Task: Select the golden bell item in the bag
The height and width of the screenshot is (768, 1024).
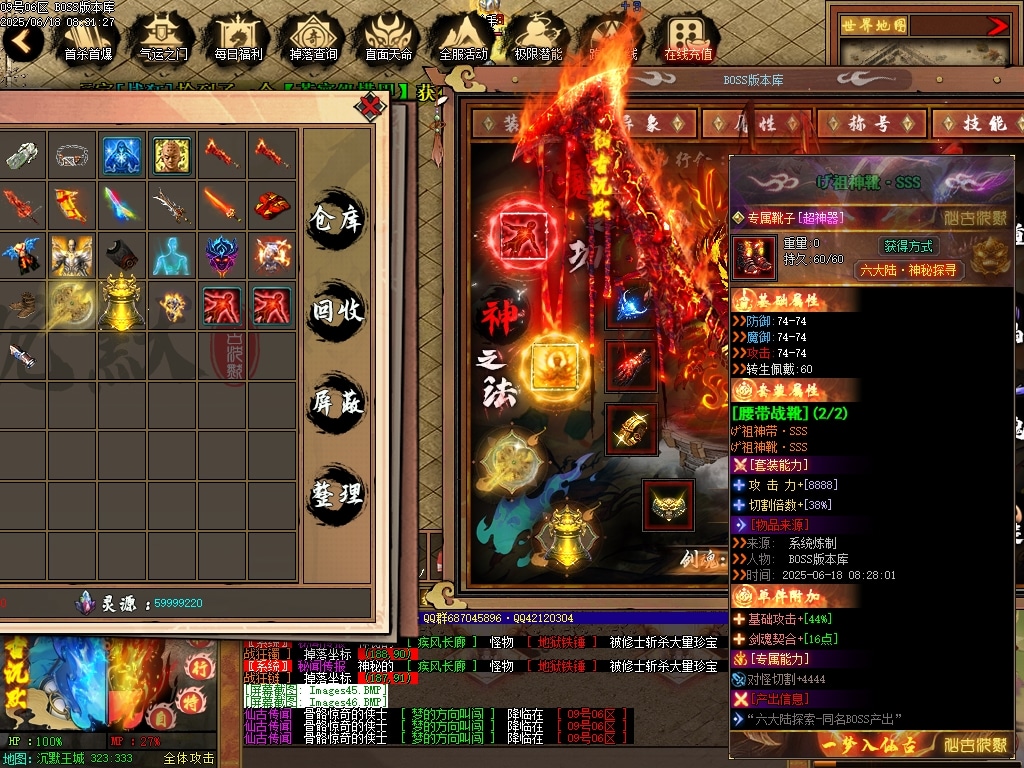Action: (x=122, y=303)
